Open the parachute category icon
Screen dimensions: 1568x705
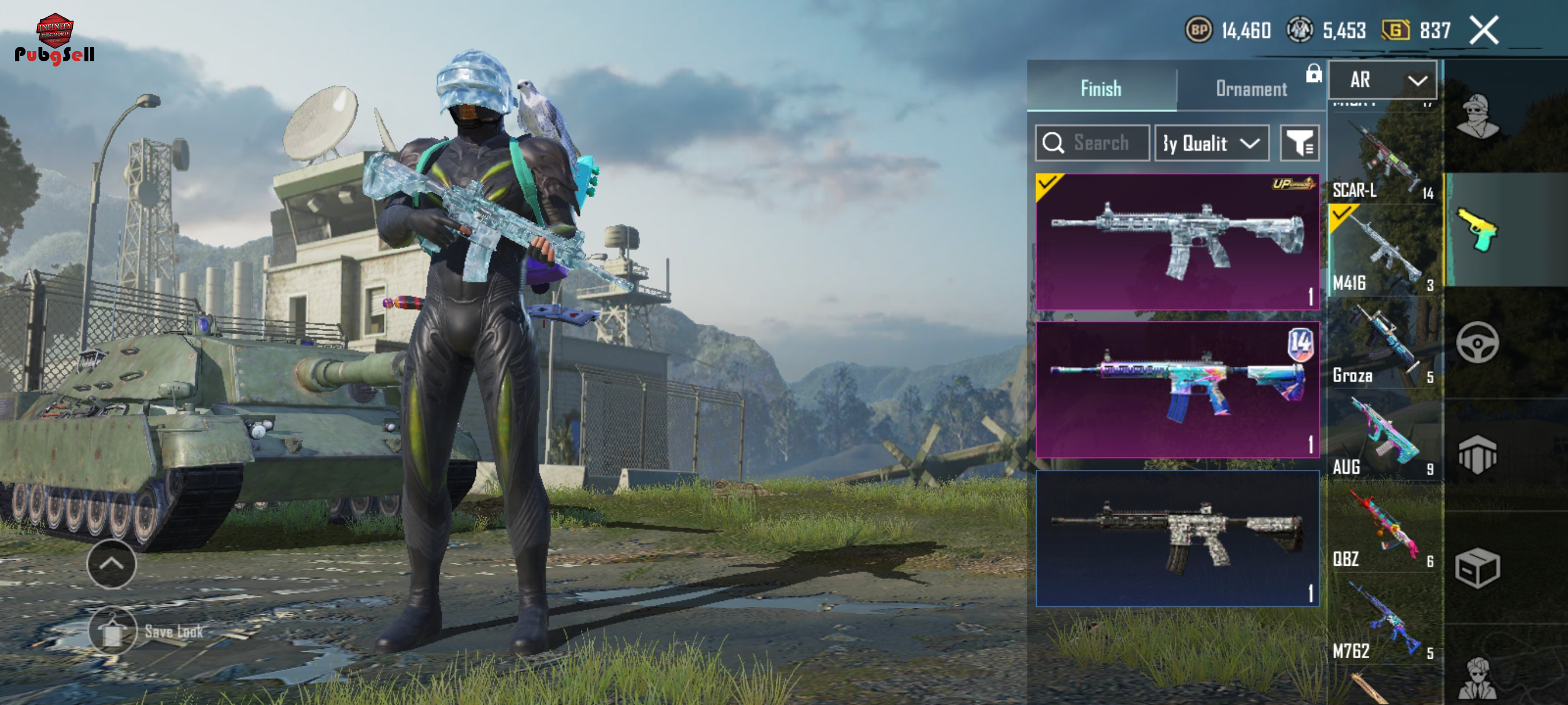(1477, 454)
